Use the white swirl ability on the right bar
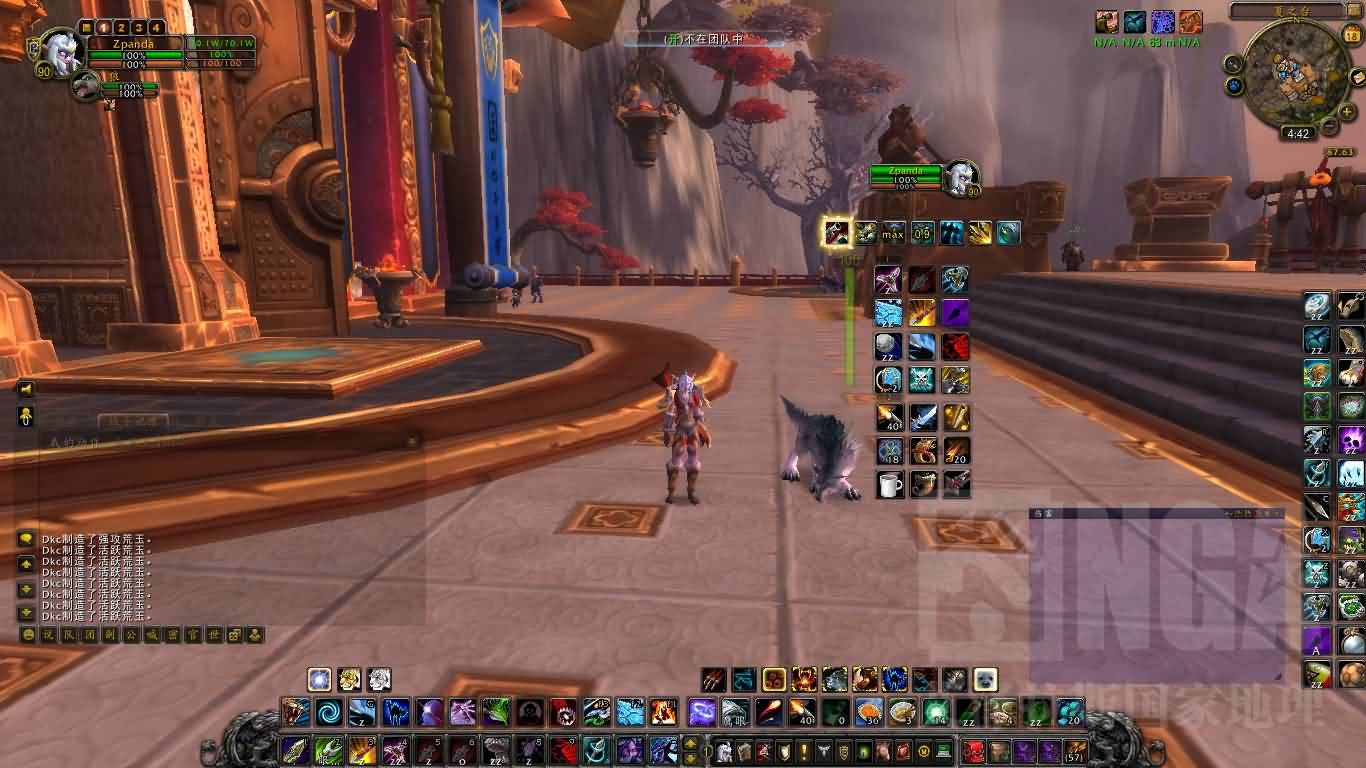This screenshot has width=1366, height=768. (1317, 304)
